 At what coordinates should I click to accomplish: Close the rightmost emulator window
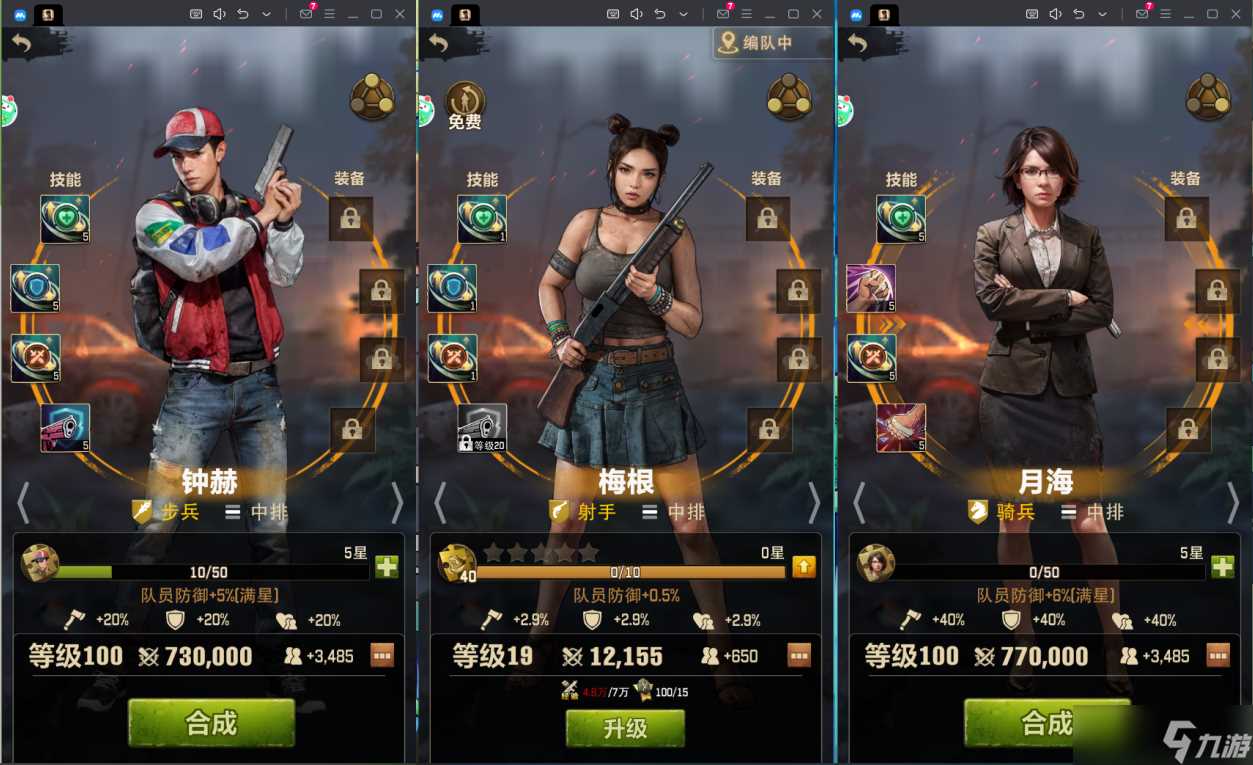click(x=1238, y=14)
